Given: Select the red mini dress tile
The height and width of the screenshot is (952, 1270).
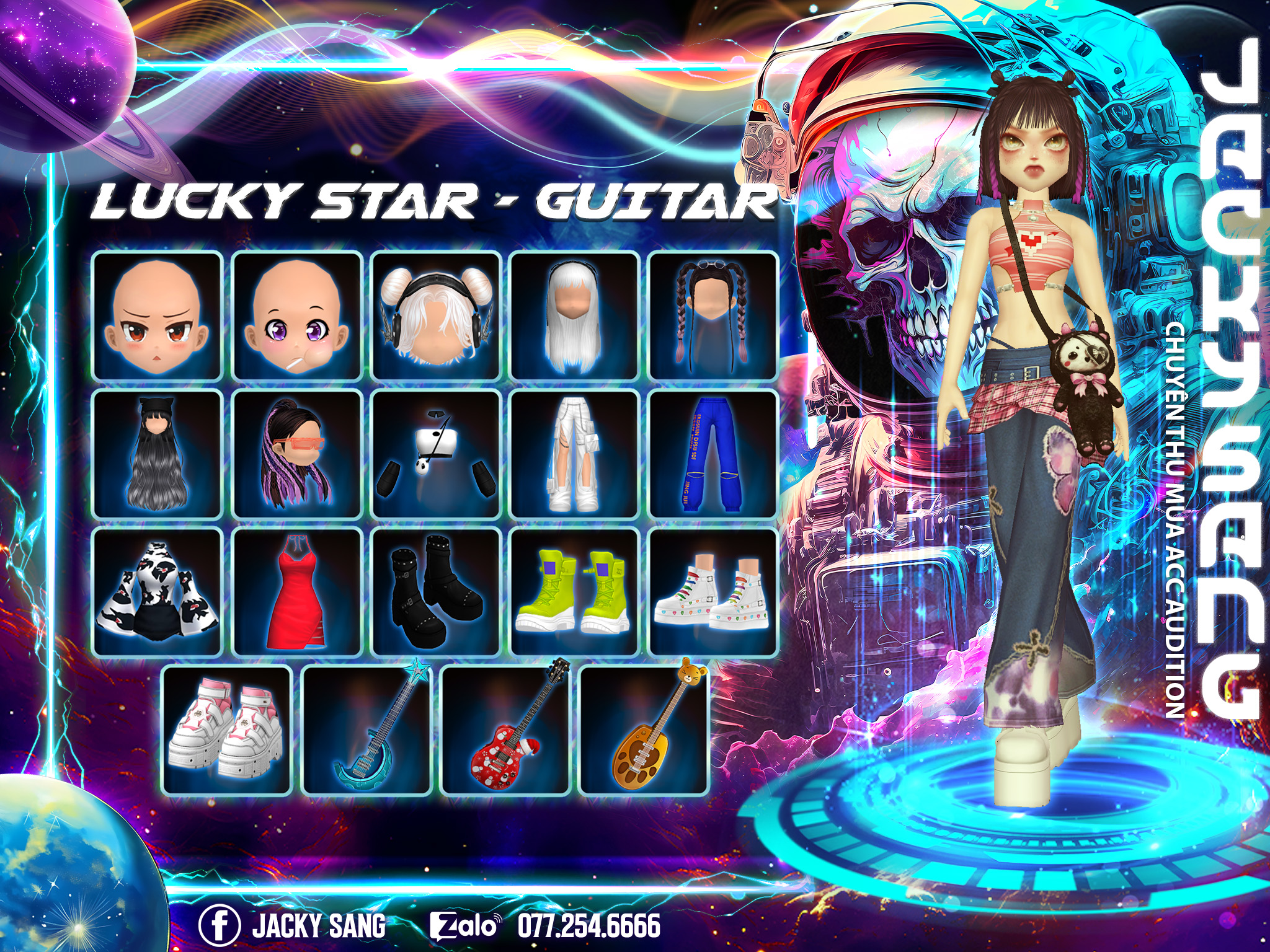Looking at the screenshot, I should click(x=296, y=593).
